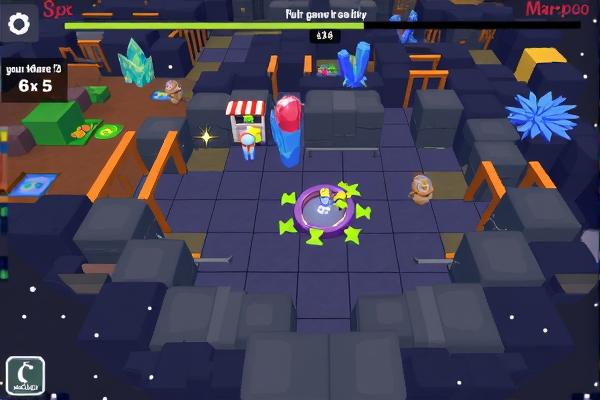The height and width of the screenshot is (400, 600).
Task: Click the green hook icon button
Action: [x=24, y=375]
